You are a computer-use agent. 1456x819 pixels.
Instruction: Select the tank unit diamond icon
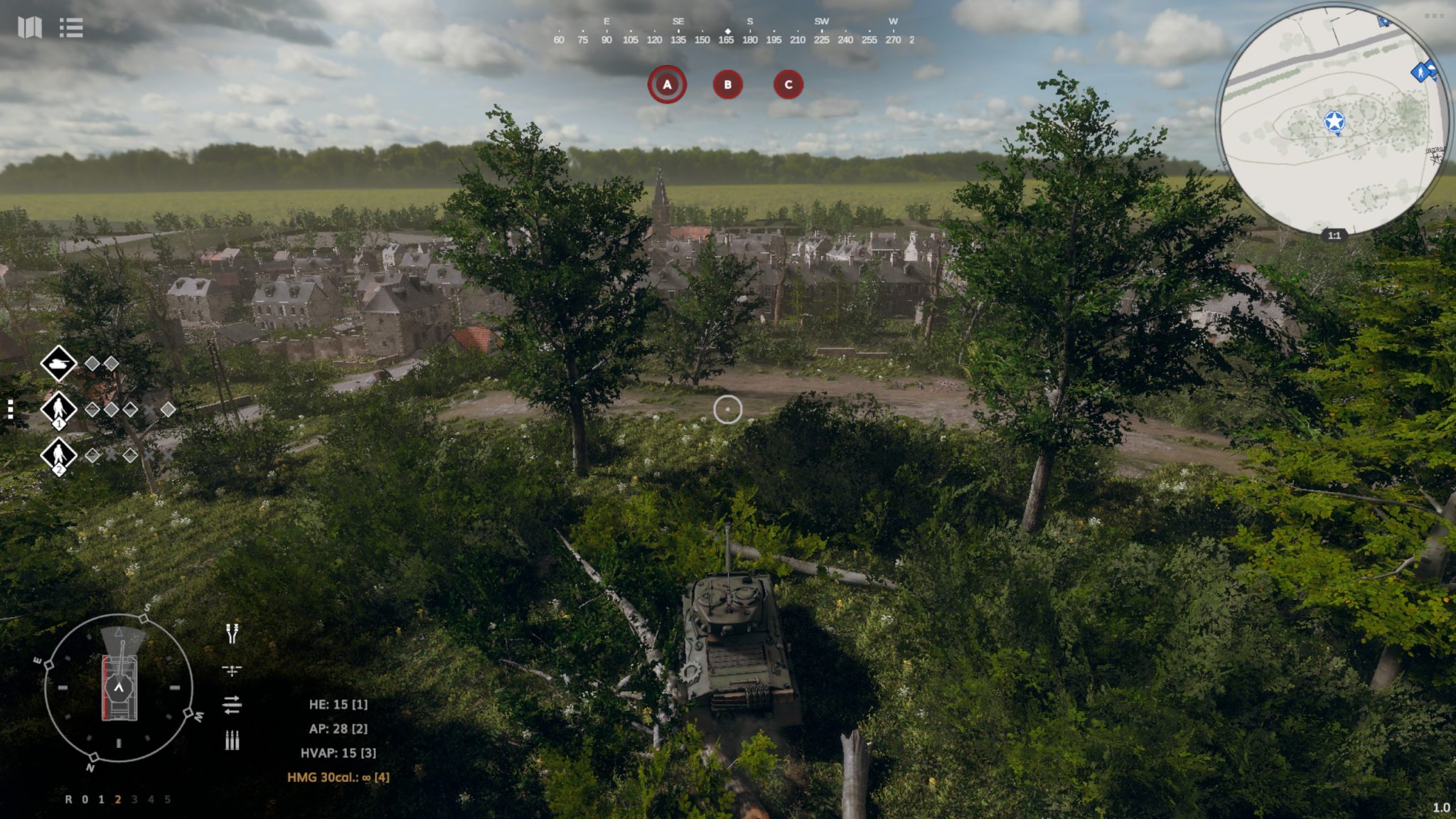[58, 363]
